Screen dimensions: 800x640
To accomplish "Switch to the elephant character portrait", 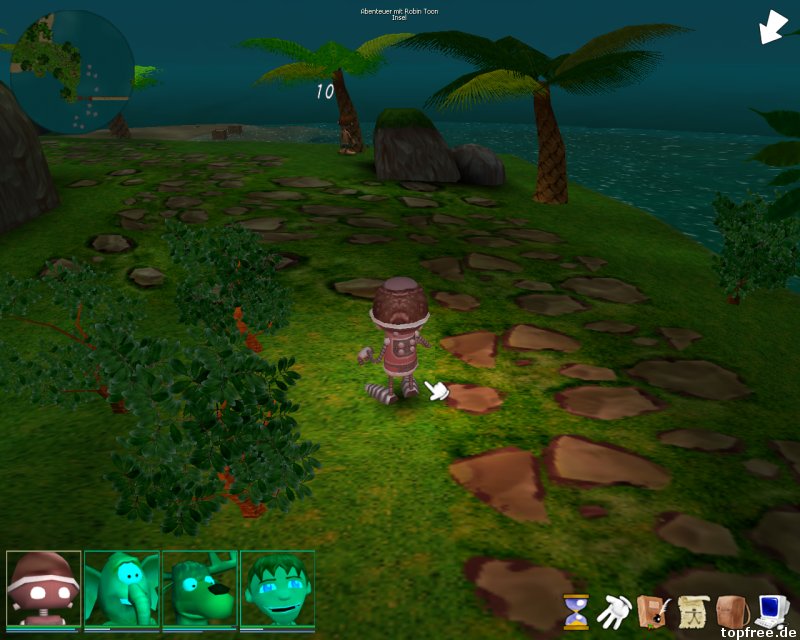I will coord(121,589).
